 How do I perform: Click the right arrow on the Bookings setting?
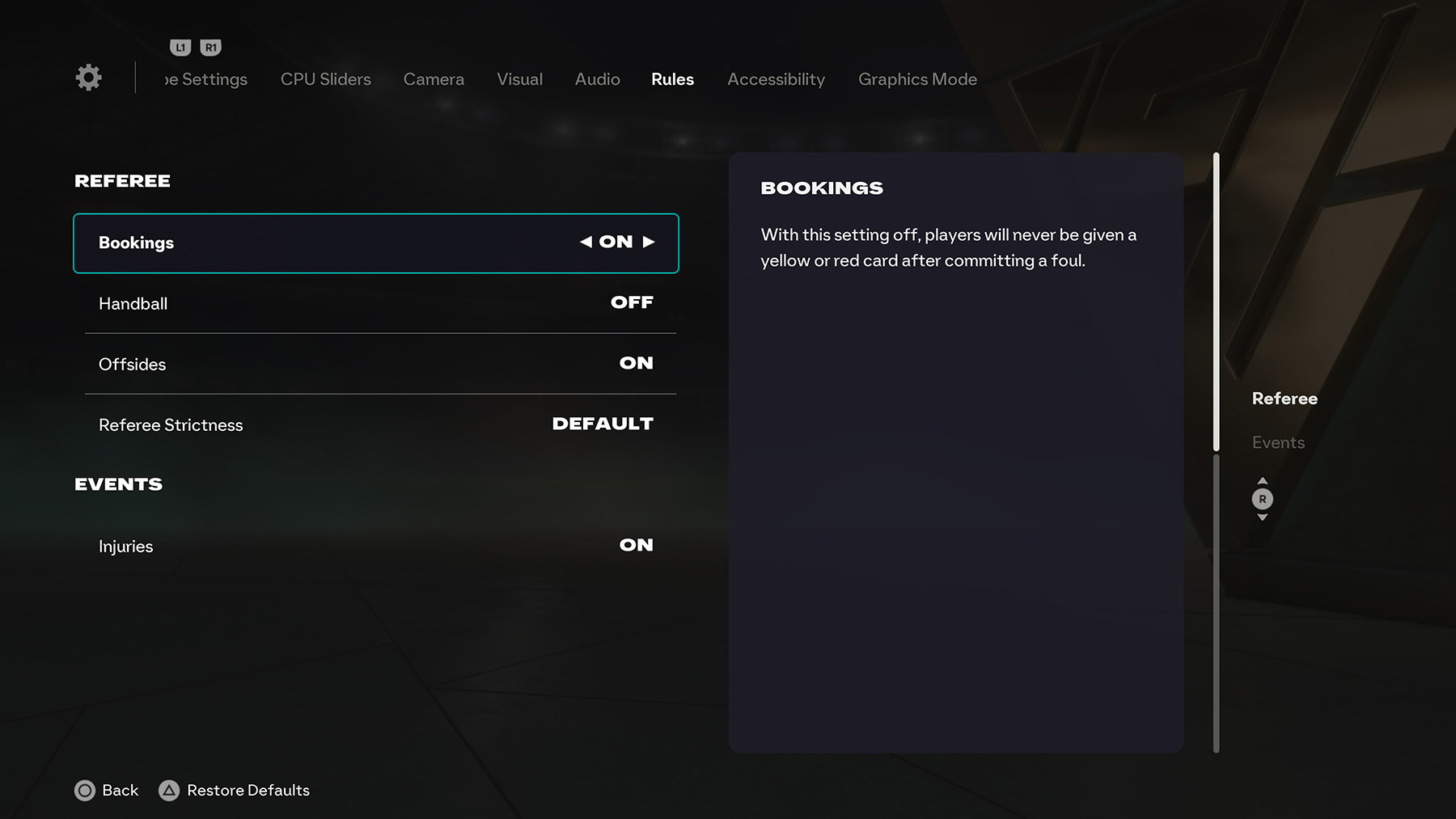pyautogui.click(x=647, y=242)
